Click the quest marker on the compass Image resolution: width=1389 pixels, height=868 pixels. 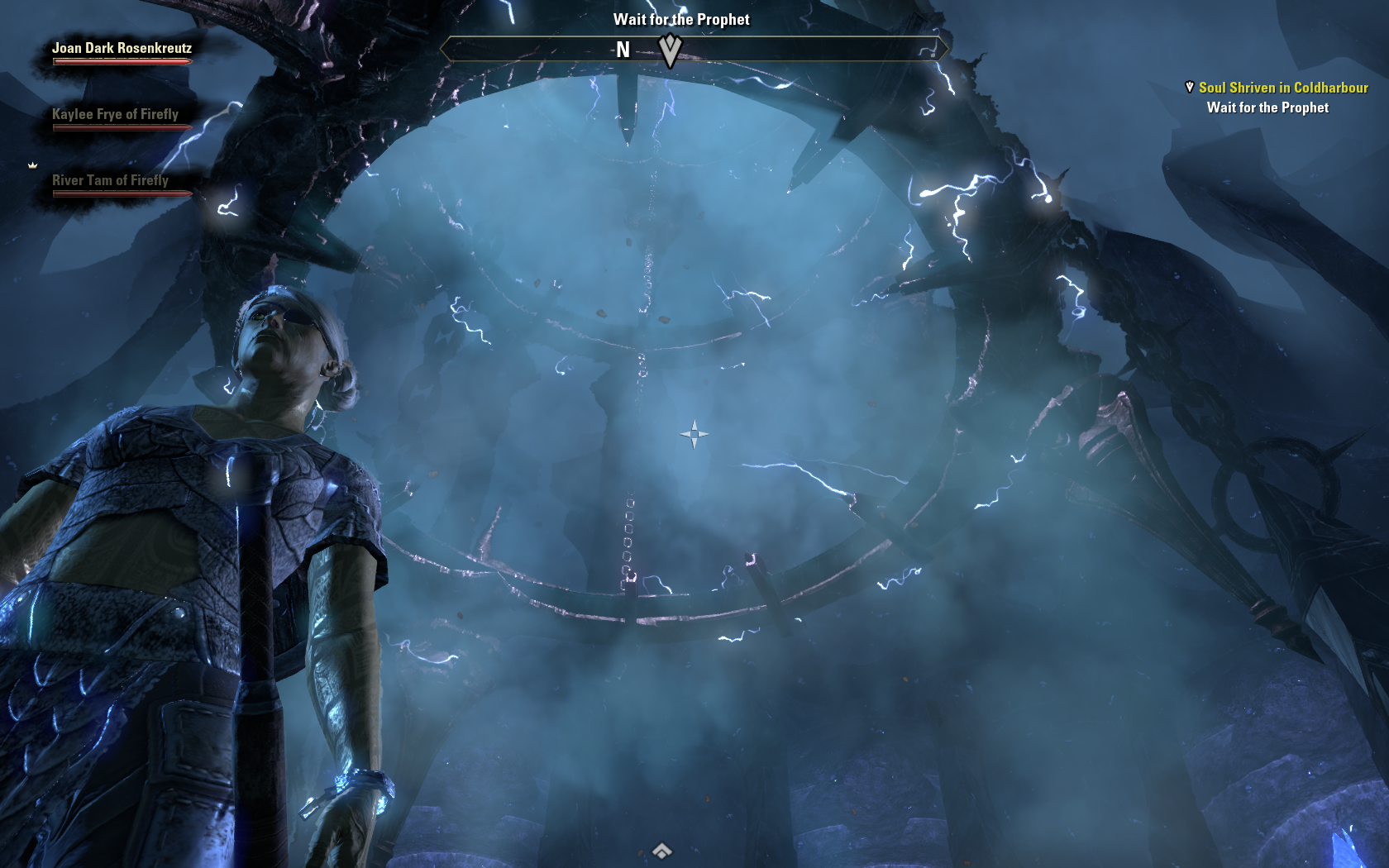[x=670, y=51]
